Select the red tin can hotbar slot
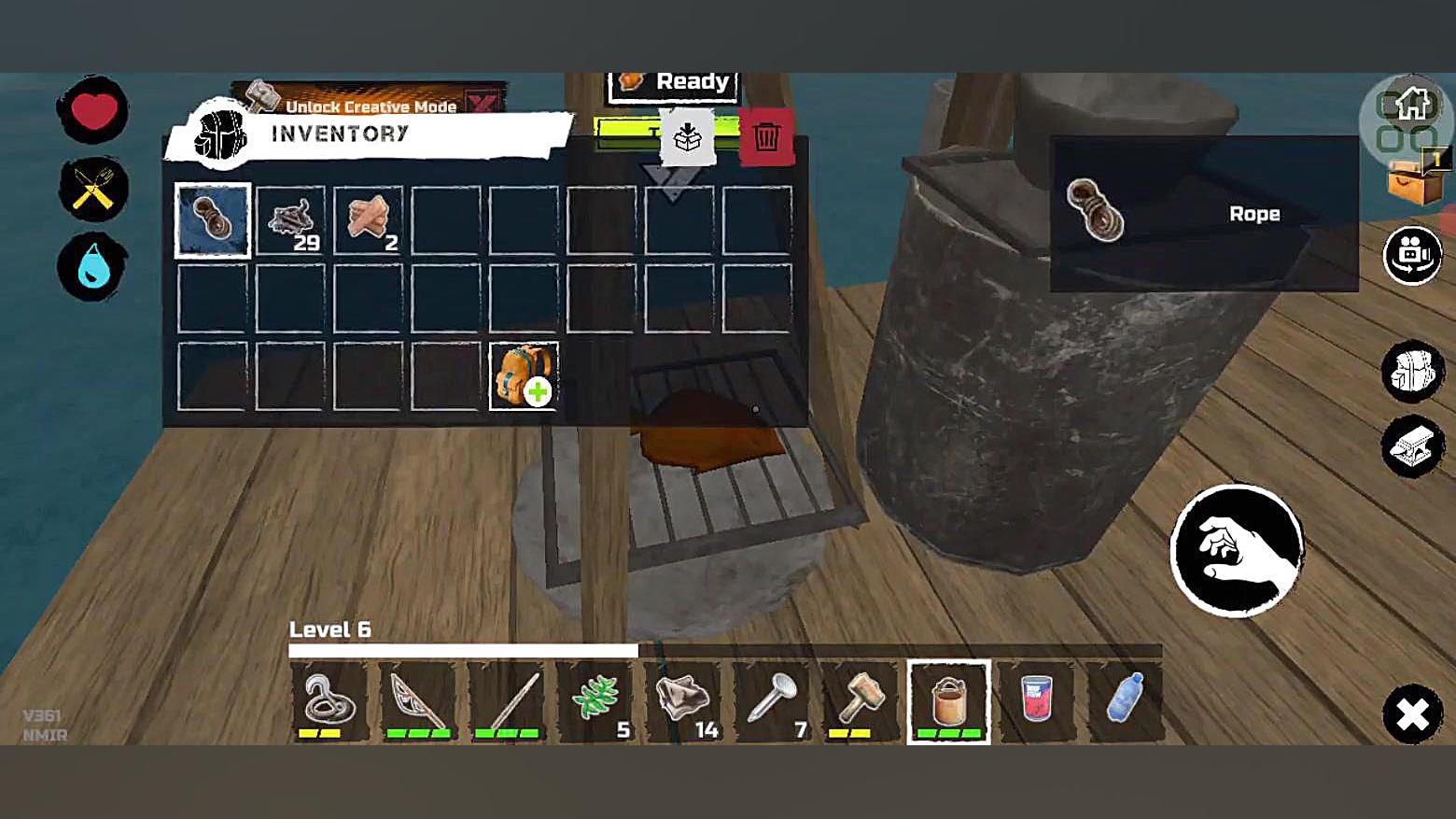The height and width of the screenshot is (819, 1456). tap(1037, 702)
